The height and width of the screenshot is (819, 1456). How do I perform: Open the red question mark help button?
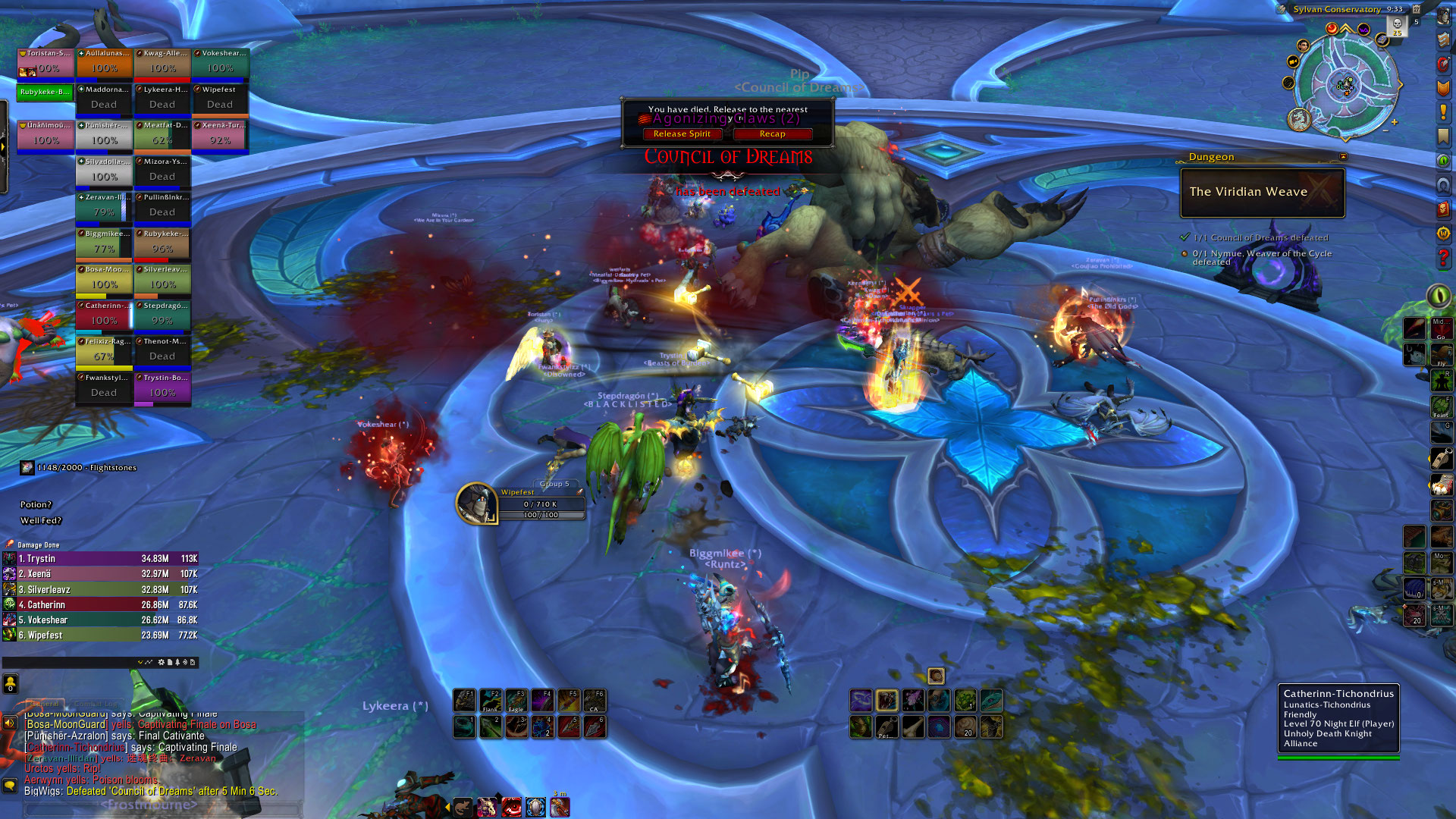[x=1443, y=258]
